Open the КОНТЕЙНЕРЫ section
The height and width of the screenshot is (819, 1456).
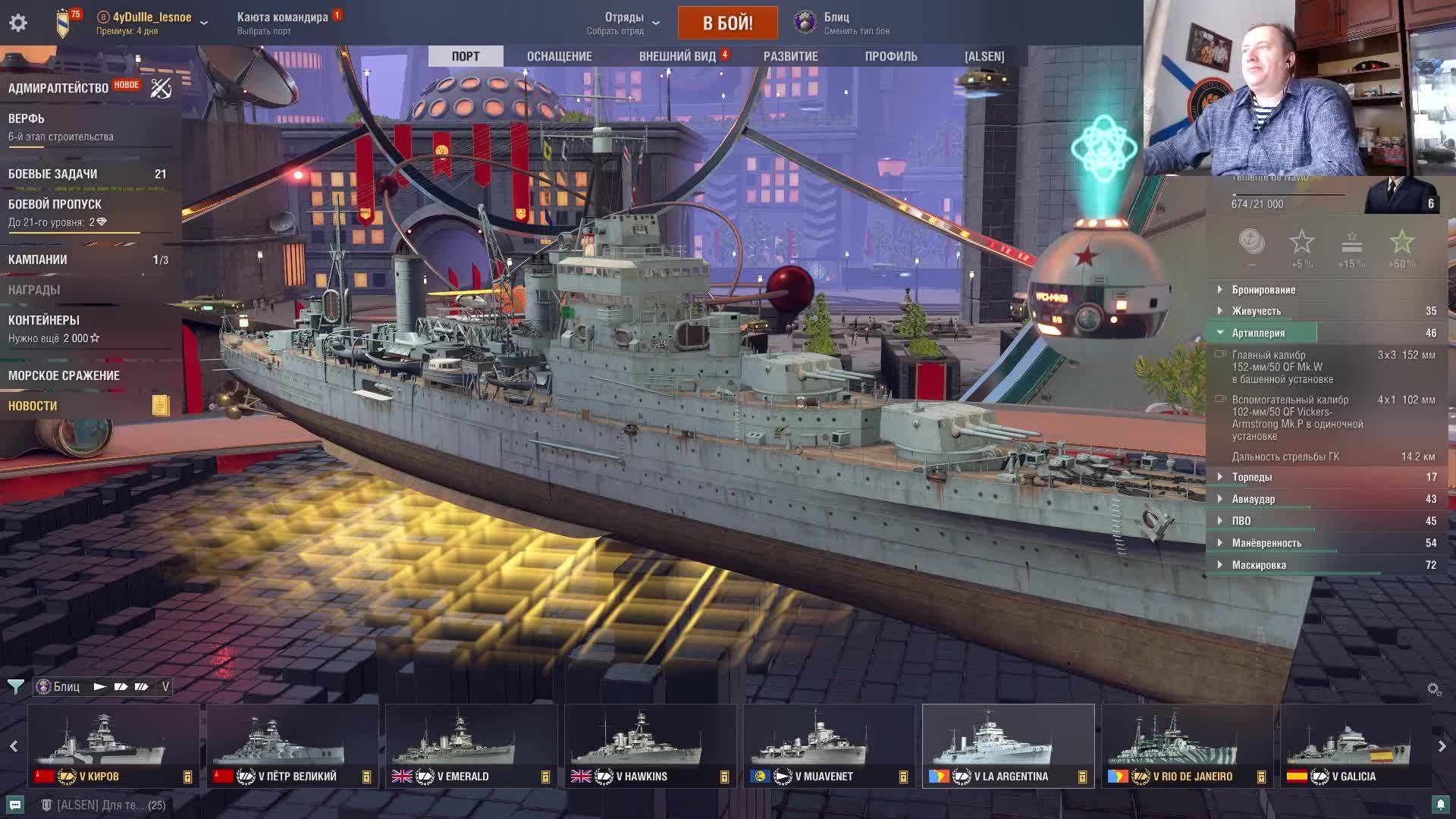coord(44,321)
